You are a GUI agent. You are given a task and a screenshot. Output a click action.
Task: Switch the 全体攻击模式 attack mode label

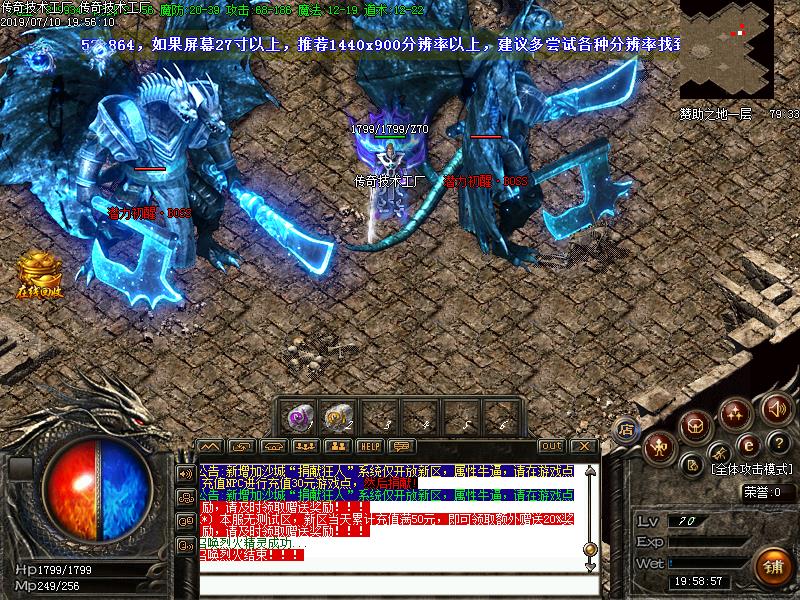[752, 468]
